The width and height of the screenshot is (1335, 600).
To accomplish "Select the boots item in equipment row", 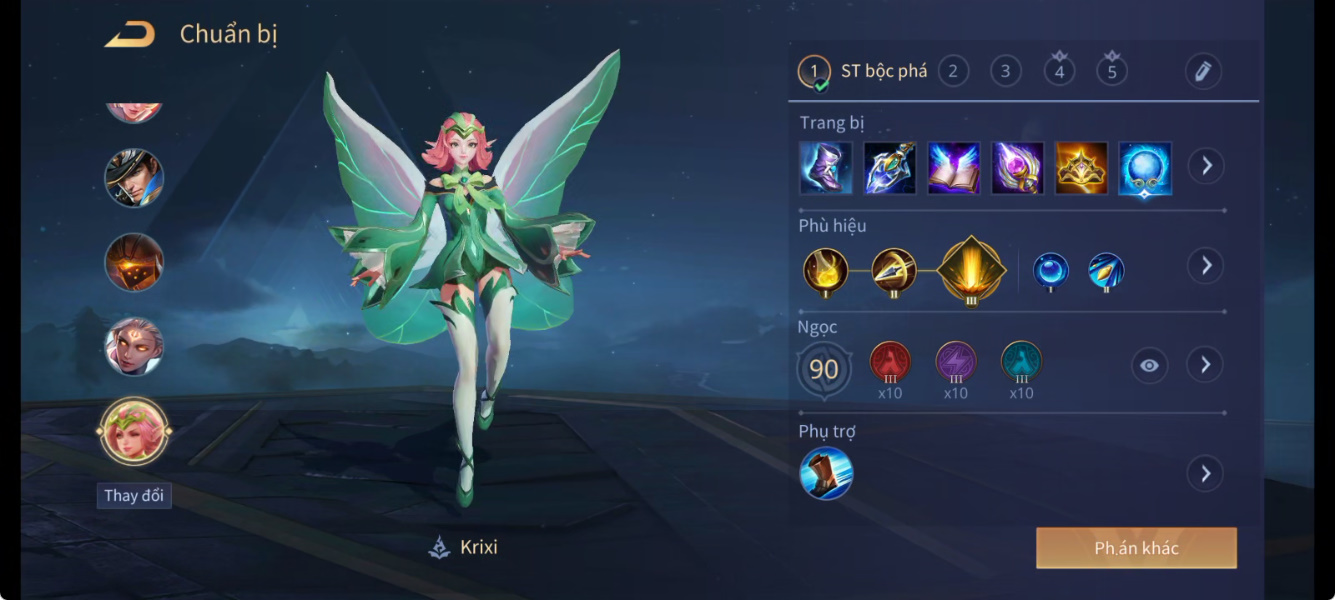I will (x=826, y=167).
